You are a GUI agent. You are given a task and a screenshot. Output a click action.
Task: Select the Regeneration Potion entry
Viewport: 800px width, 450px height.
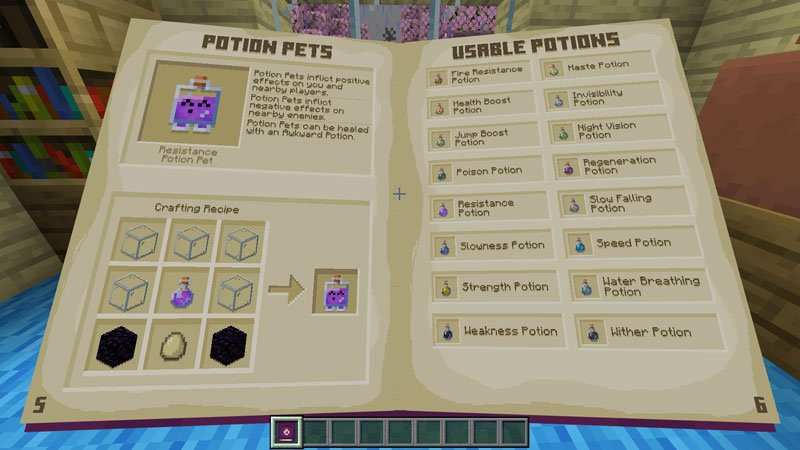coord(609,165)
